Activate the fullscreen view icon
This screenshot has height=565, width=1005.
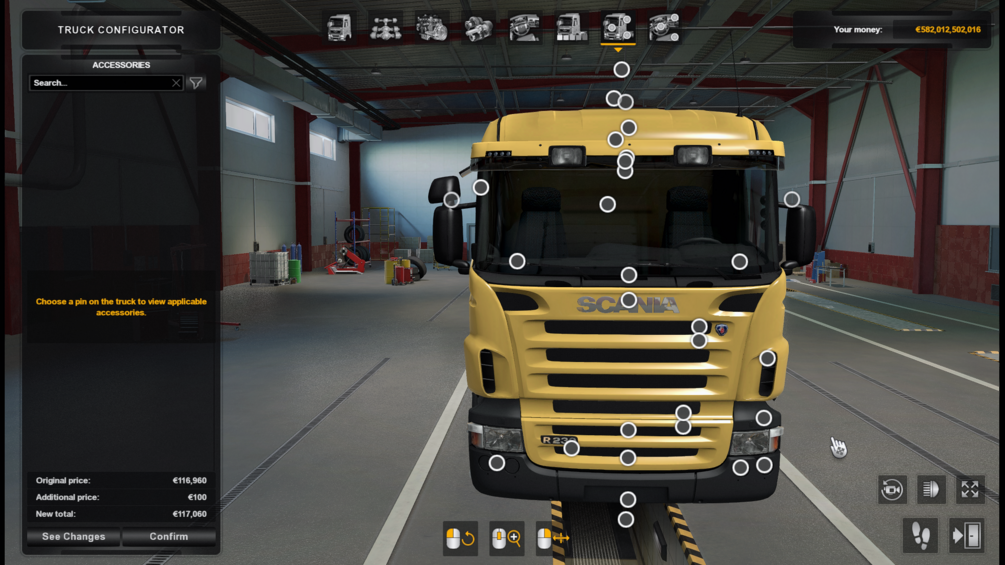(x=970, y=489)
